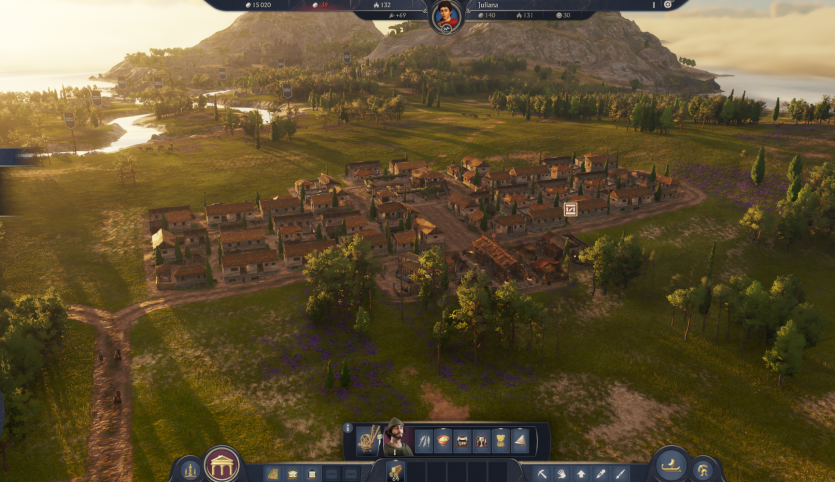Activate the upgrade arrow tool
Viewport: 835px width, 482px height.
[581, 473]
